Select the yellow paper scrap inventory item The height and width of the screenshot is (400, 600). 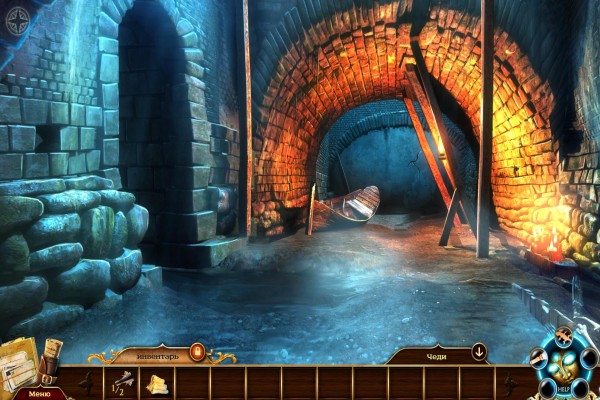click(159, 383)
